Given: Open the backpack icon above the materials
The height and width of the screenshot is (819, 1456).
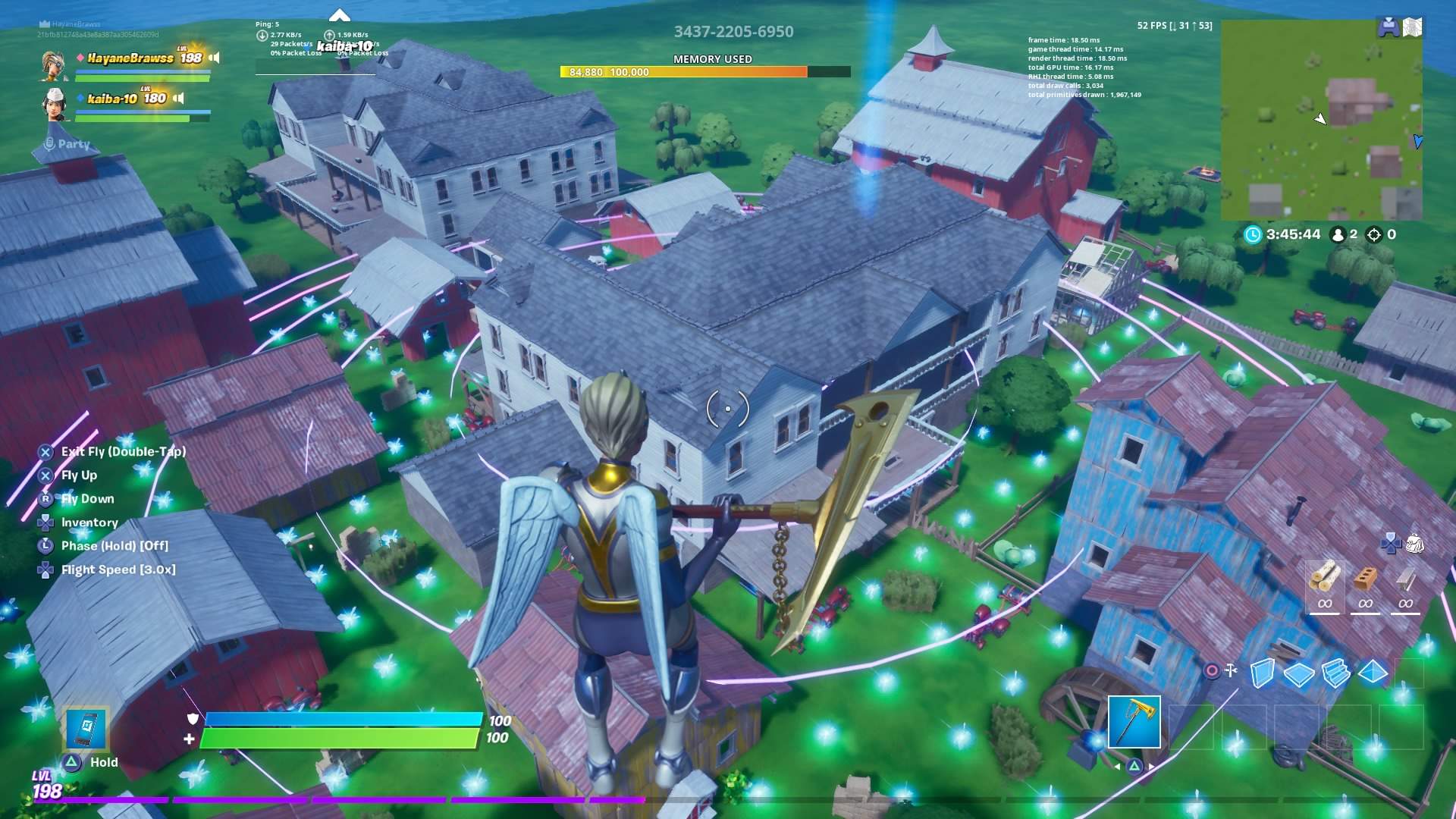Looking at the screenshot, I should (x=1415, y=544).
